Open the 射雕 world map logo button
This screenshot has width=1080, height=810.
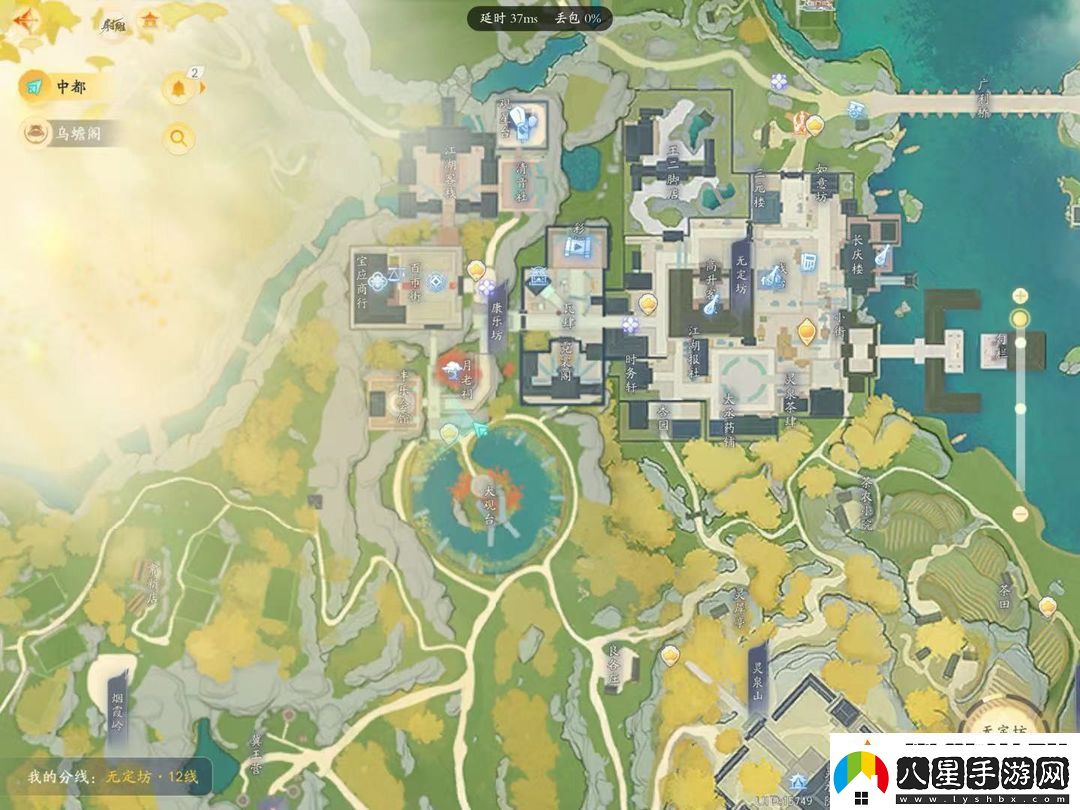pyautogui.click(x=113, y=22)
